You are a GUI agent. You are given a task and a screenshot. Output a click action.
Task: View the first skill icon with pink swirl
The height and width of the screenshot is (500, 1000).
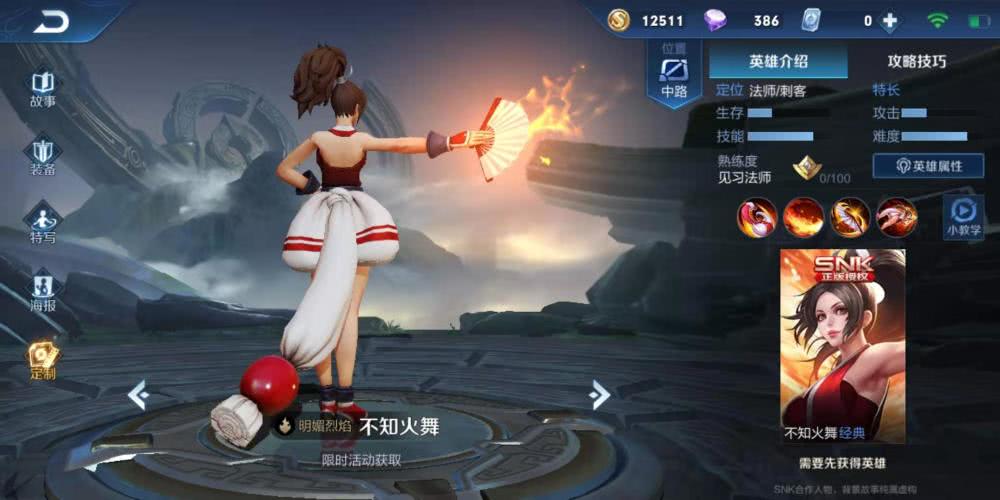[x=757, y=217]
